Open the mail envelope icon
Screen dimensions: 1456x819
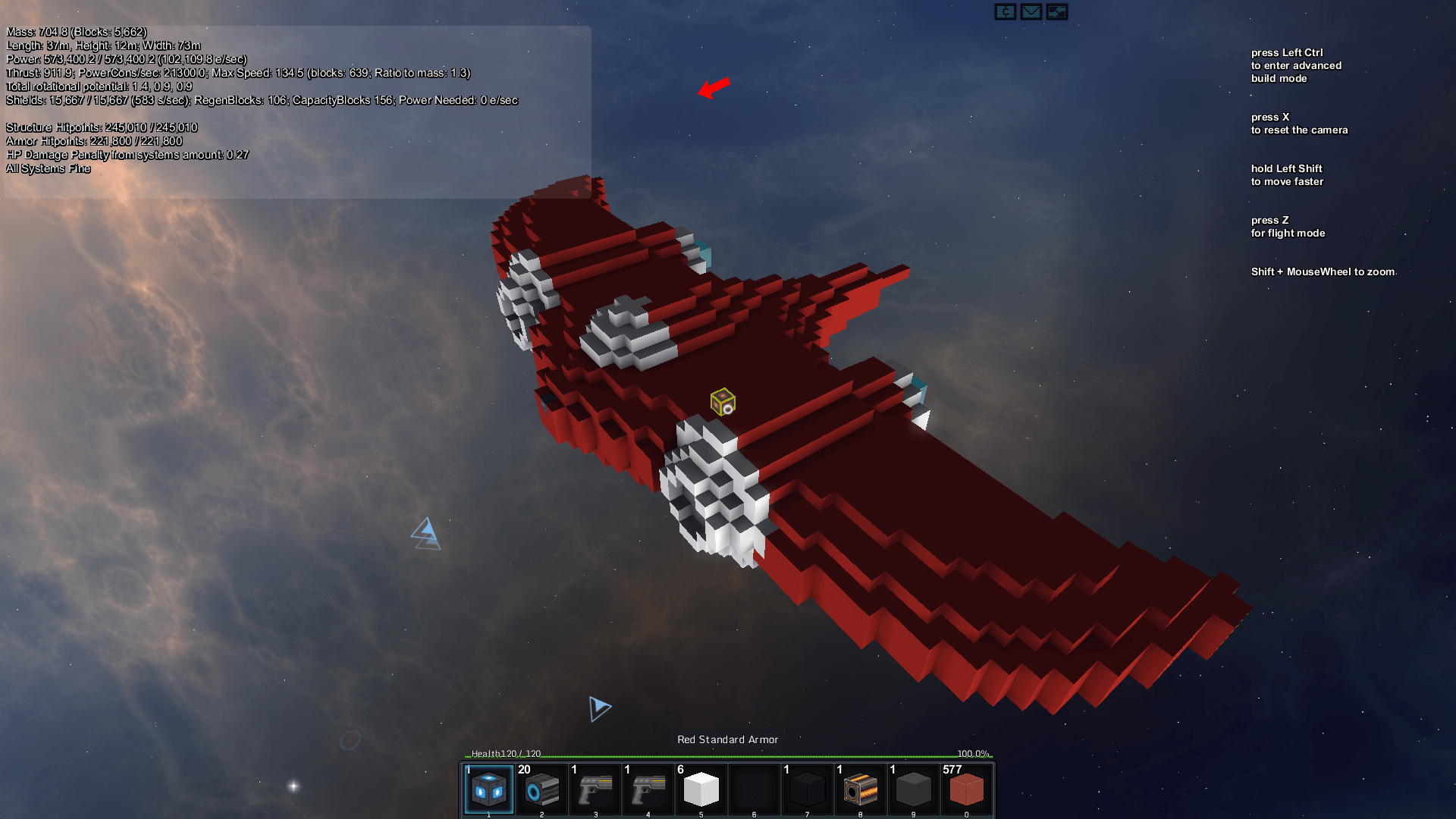tap(1031, 11)
